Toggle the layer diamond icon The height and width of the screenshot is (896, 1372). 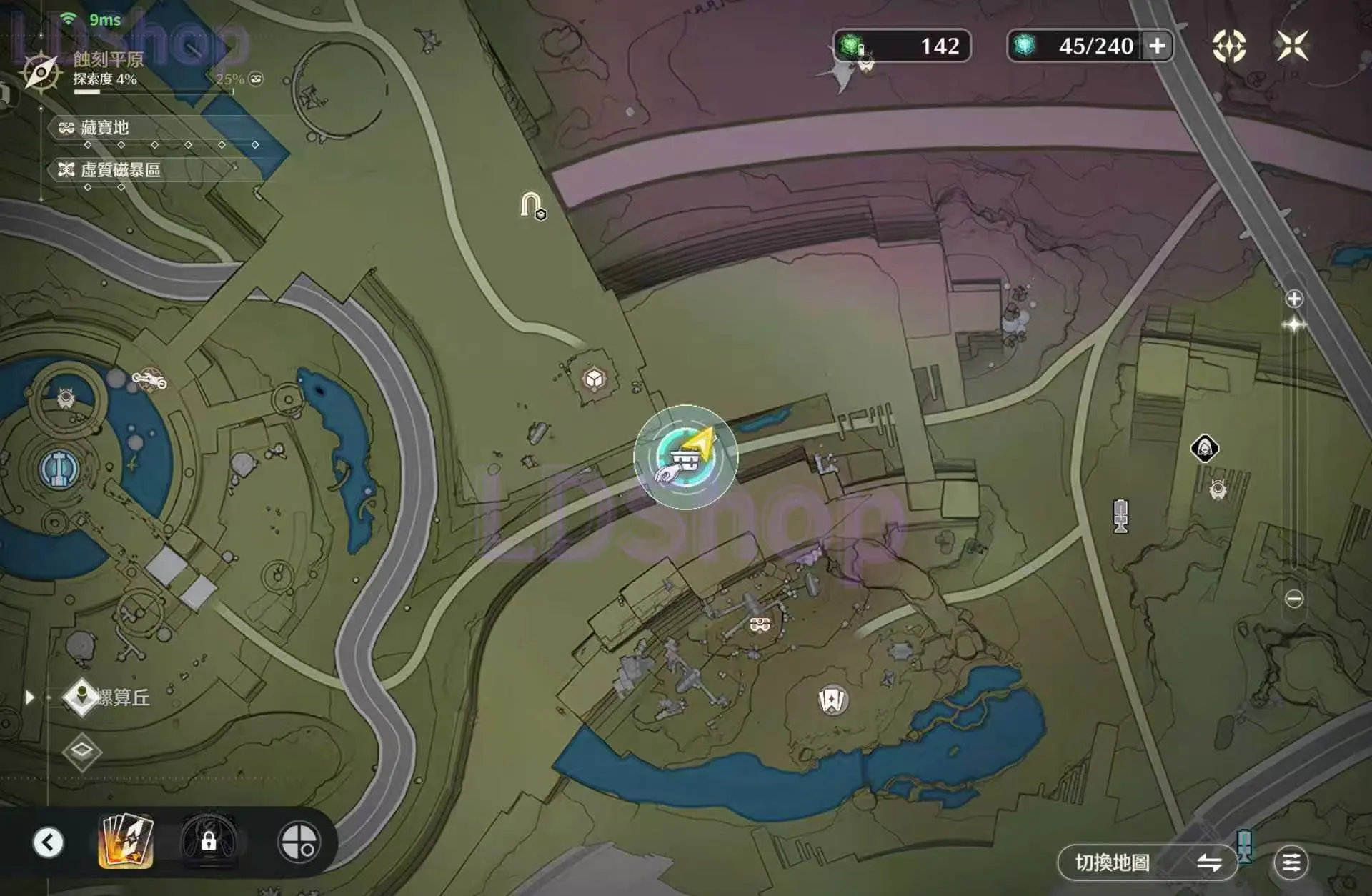click(81, 751)
